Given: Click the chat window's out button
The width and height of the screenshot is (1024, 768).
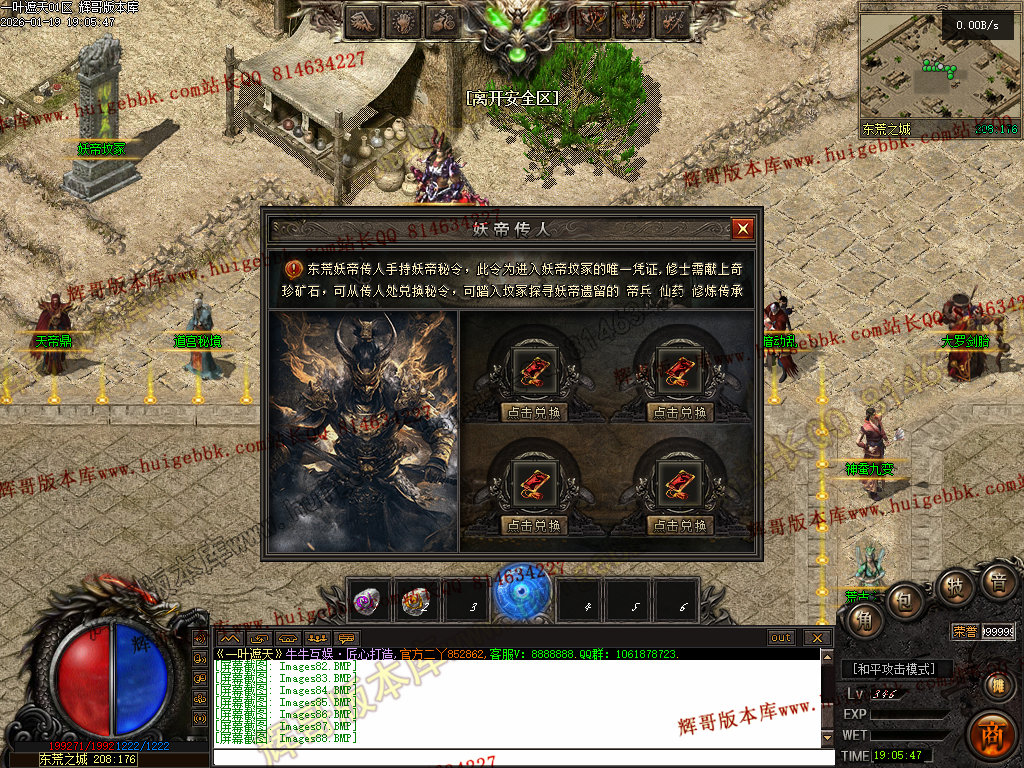Looking at the screenshot, I should click(x=781, y=637).
